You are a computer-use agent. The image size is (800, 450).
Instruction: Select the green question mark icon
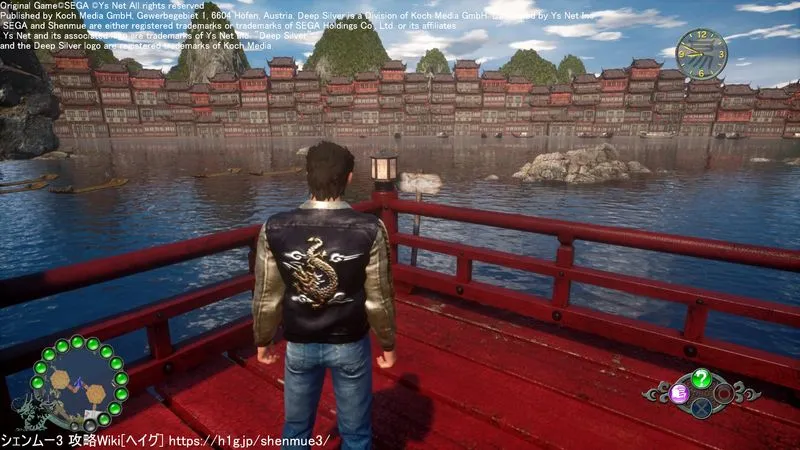[702, 378]
